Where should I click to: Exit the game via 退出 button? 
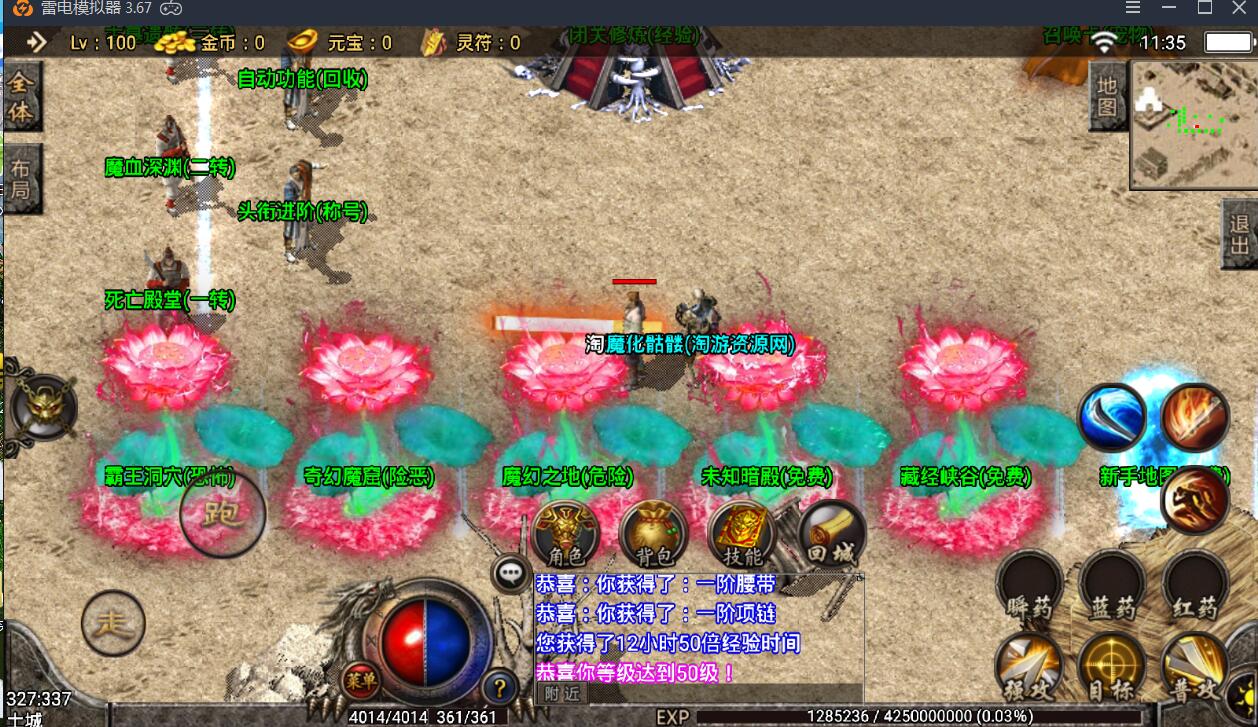click(1240, 234)
